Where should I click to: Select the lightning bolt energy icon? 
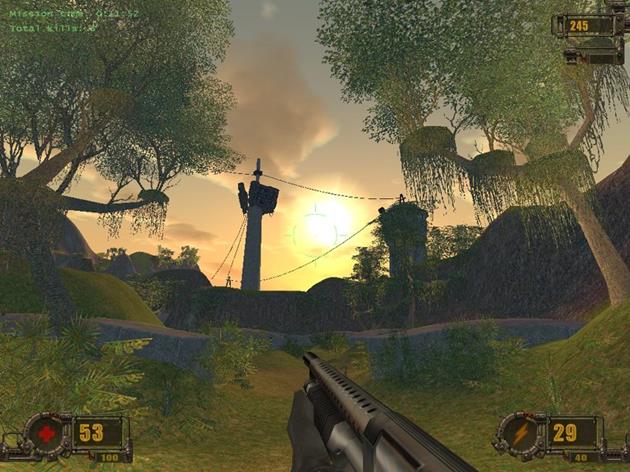(520, 434)
